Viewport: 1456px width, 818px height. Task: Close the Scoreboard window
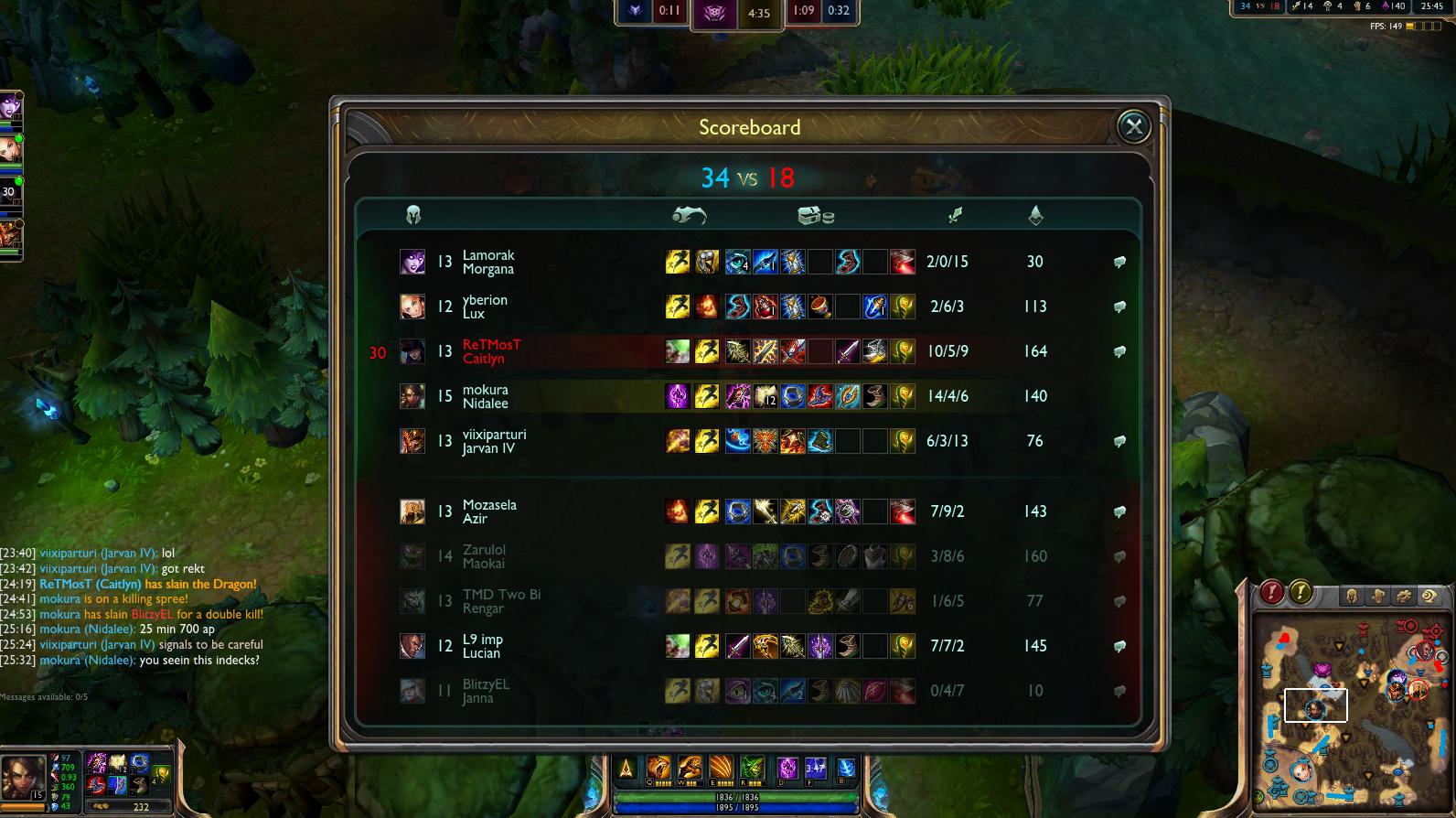pyautogui.click(x=1134, y=126)
